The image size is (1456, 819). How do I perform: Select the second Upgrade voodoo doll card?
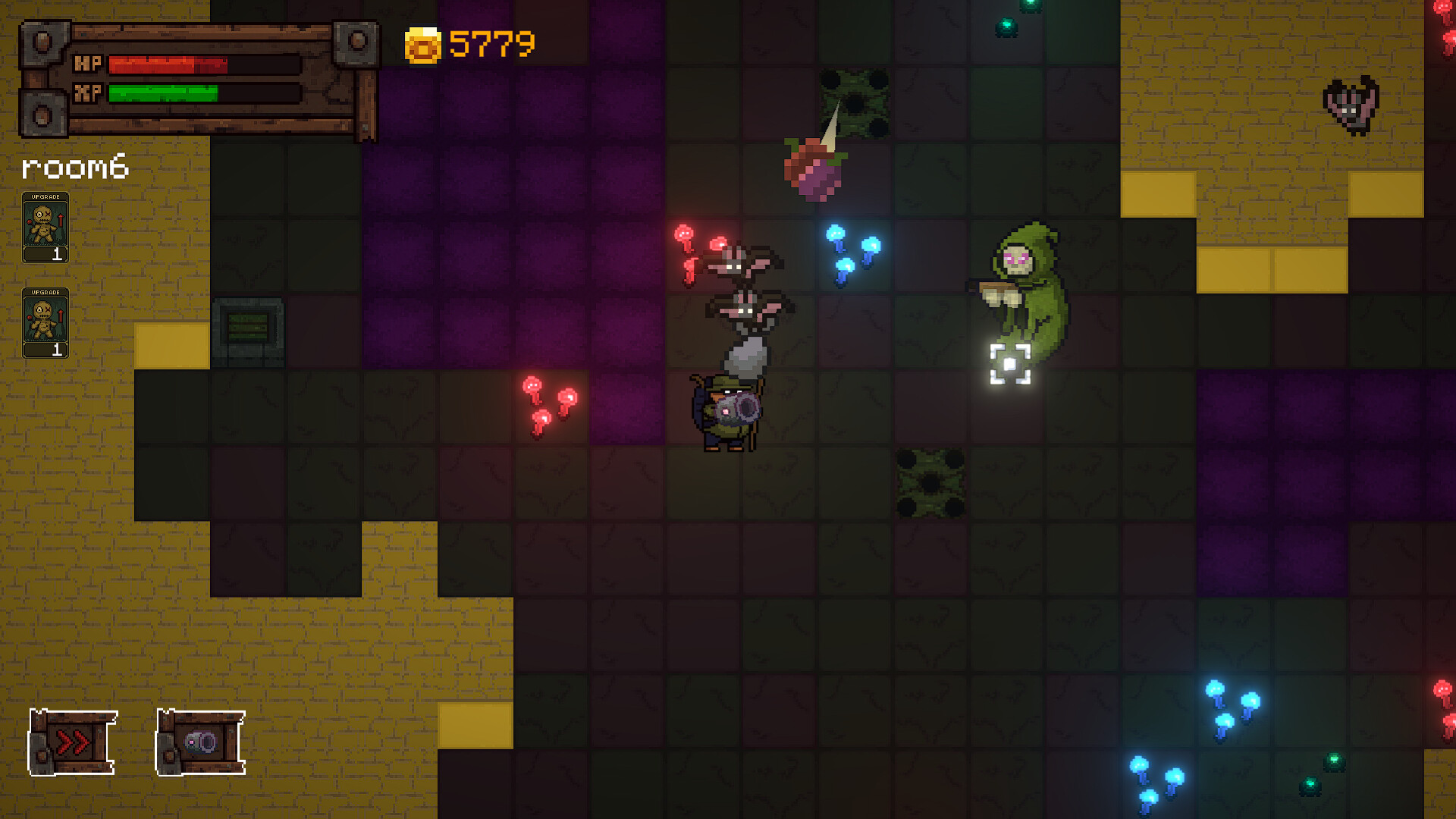(45, 322)
